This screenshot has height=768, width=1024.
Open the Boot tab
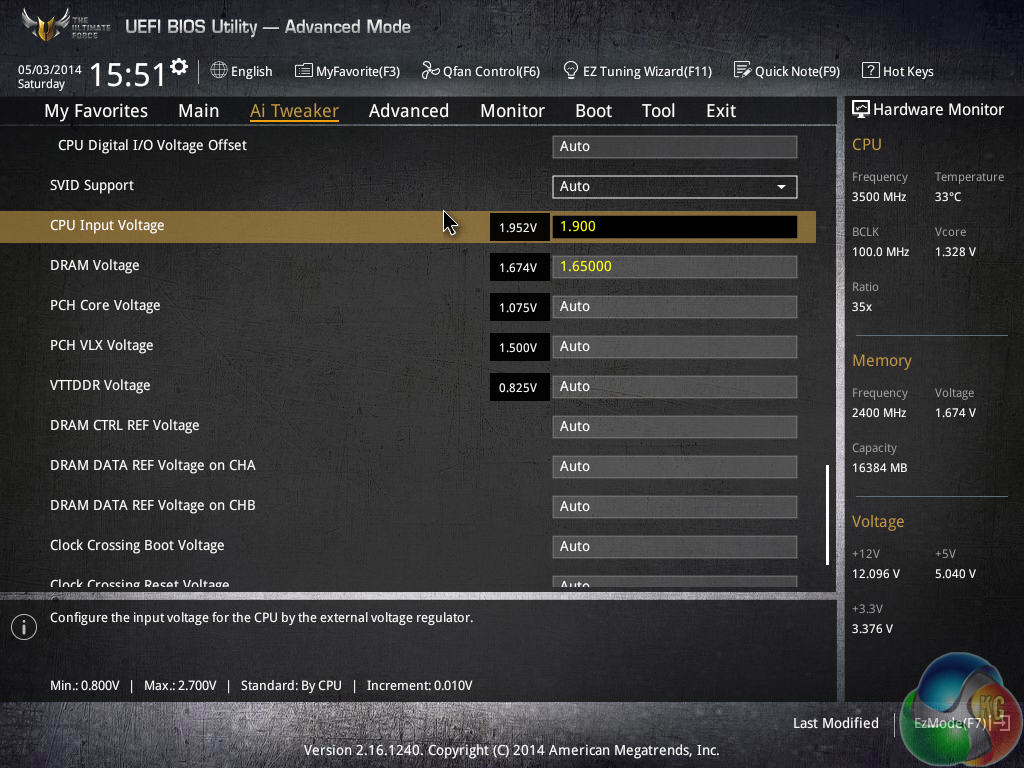tap(593, 111)
